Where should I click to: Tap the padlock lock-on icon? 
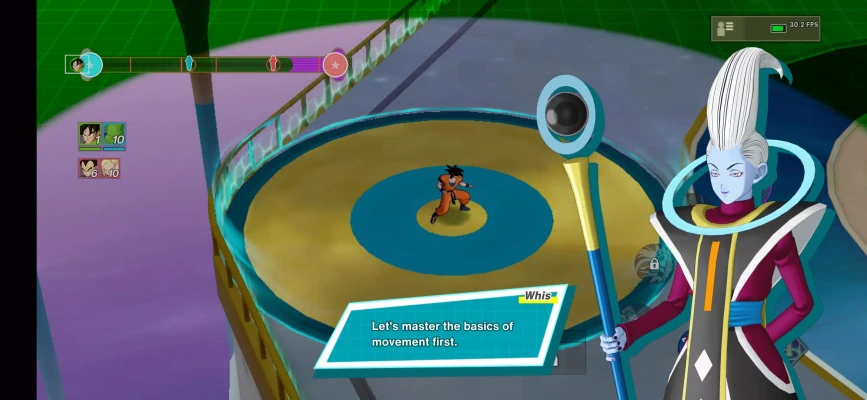(653, 264)
